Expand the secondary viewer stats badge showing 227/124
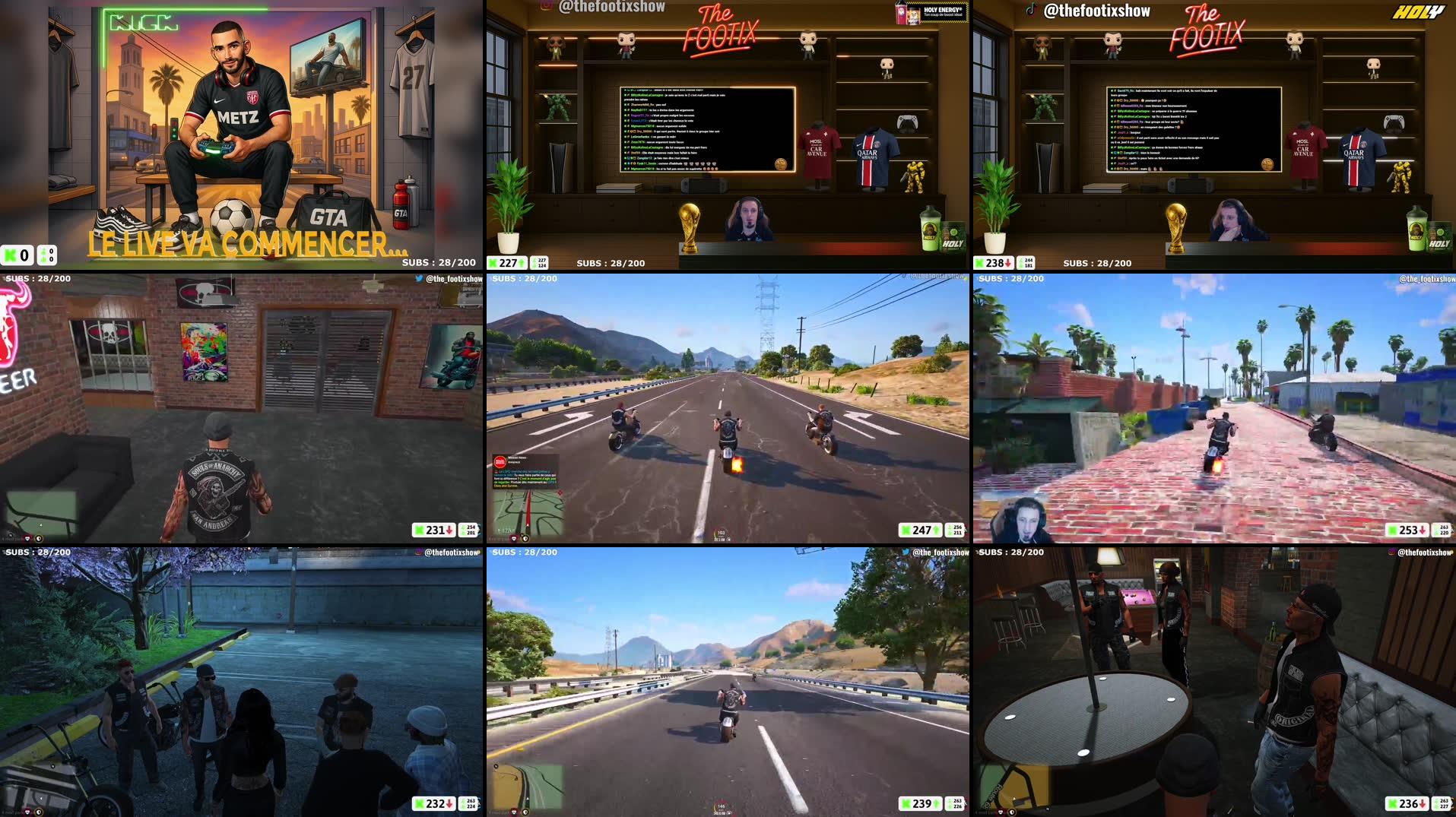This screenshot has width=1456, height=817. tap(541, 263)
